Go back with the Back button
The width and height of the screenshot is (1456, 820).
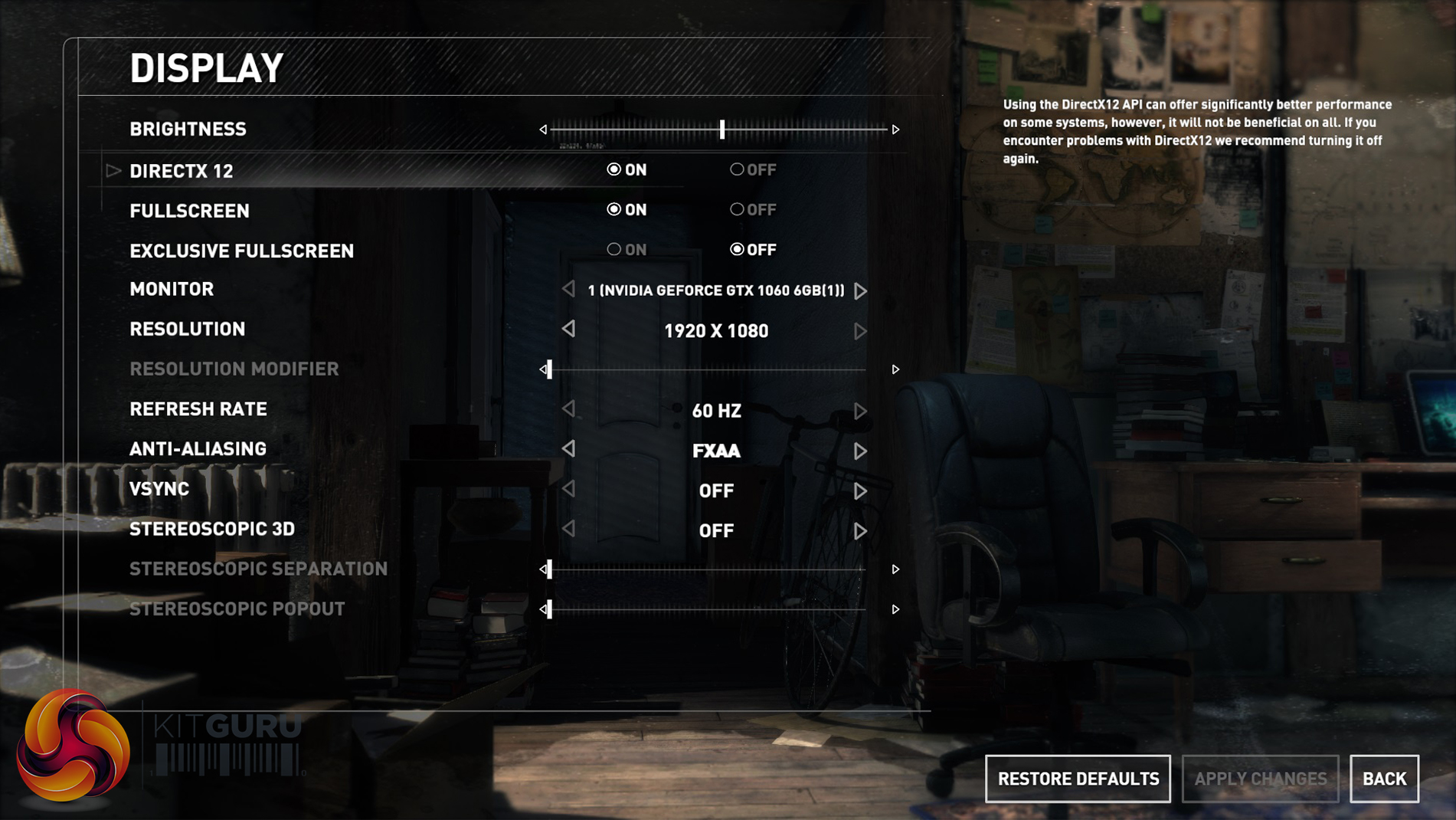(1384, 779)
